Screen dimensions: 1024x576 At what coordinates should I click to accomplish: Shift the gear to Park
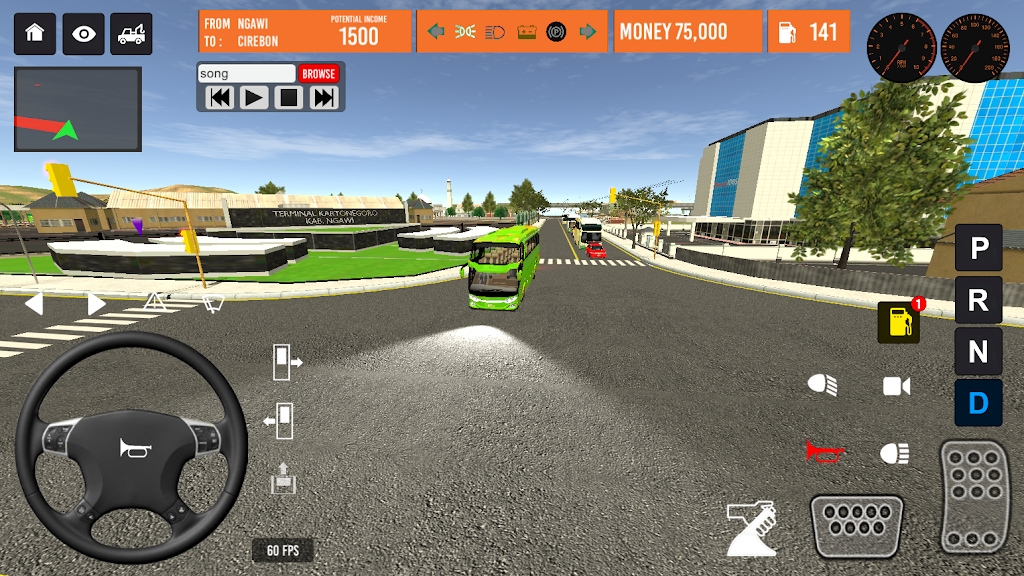(x=978, y=247)
